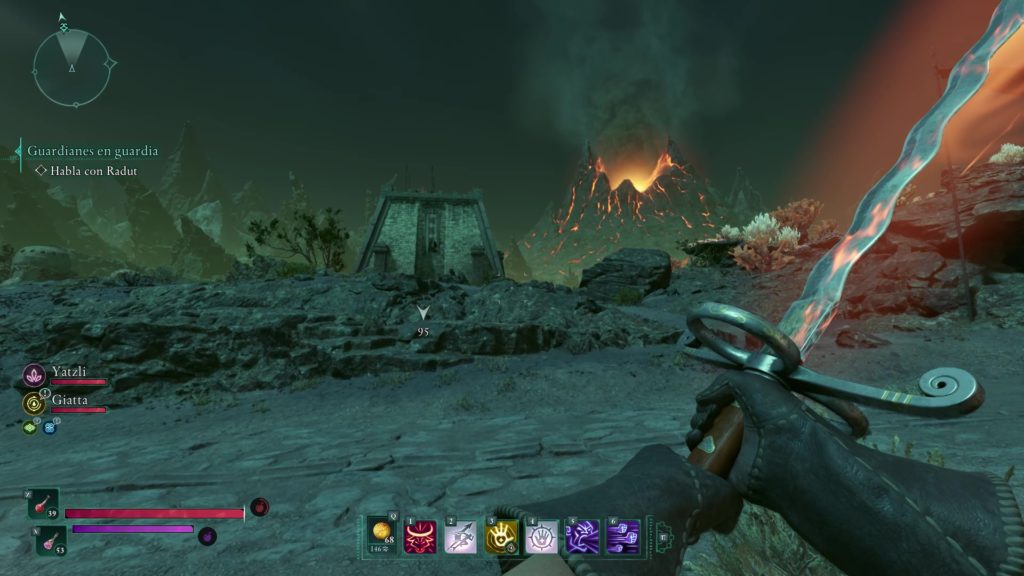The height and width of the screenshot is (576, 1024).
Task: Select companion Yatzli's portrait icon
Action: pyautogui.click(x=34, y=376)
